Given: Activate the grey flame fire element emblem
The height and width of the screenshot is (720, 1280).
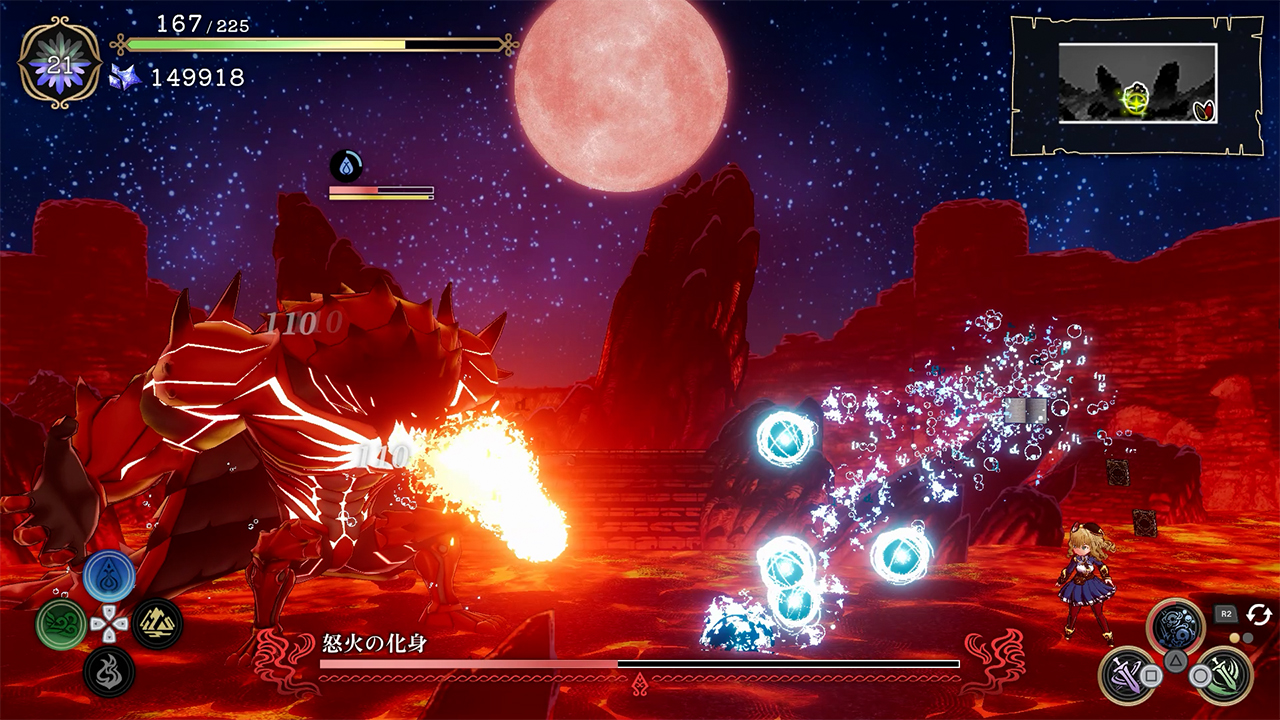Looking at the screenshot, I should pos(109,672).
